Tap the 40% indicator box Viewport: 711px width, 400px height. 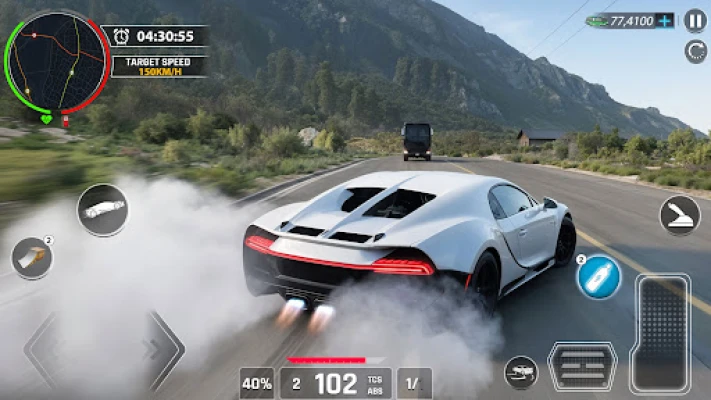tap(257, 383)
